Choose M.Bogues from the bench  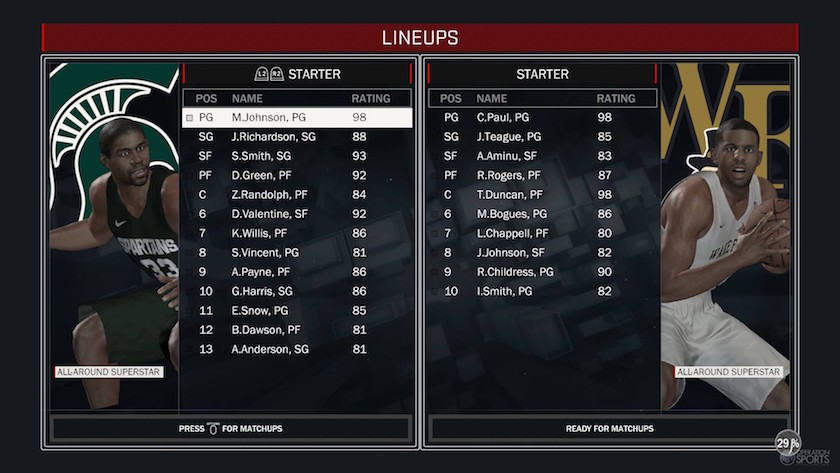[x=542, y=214]
